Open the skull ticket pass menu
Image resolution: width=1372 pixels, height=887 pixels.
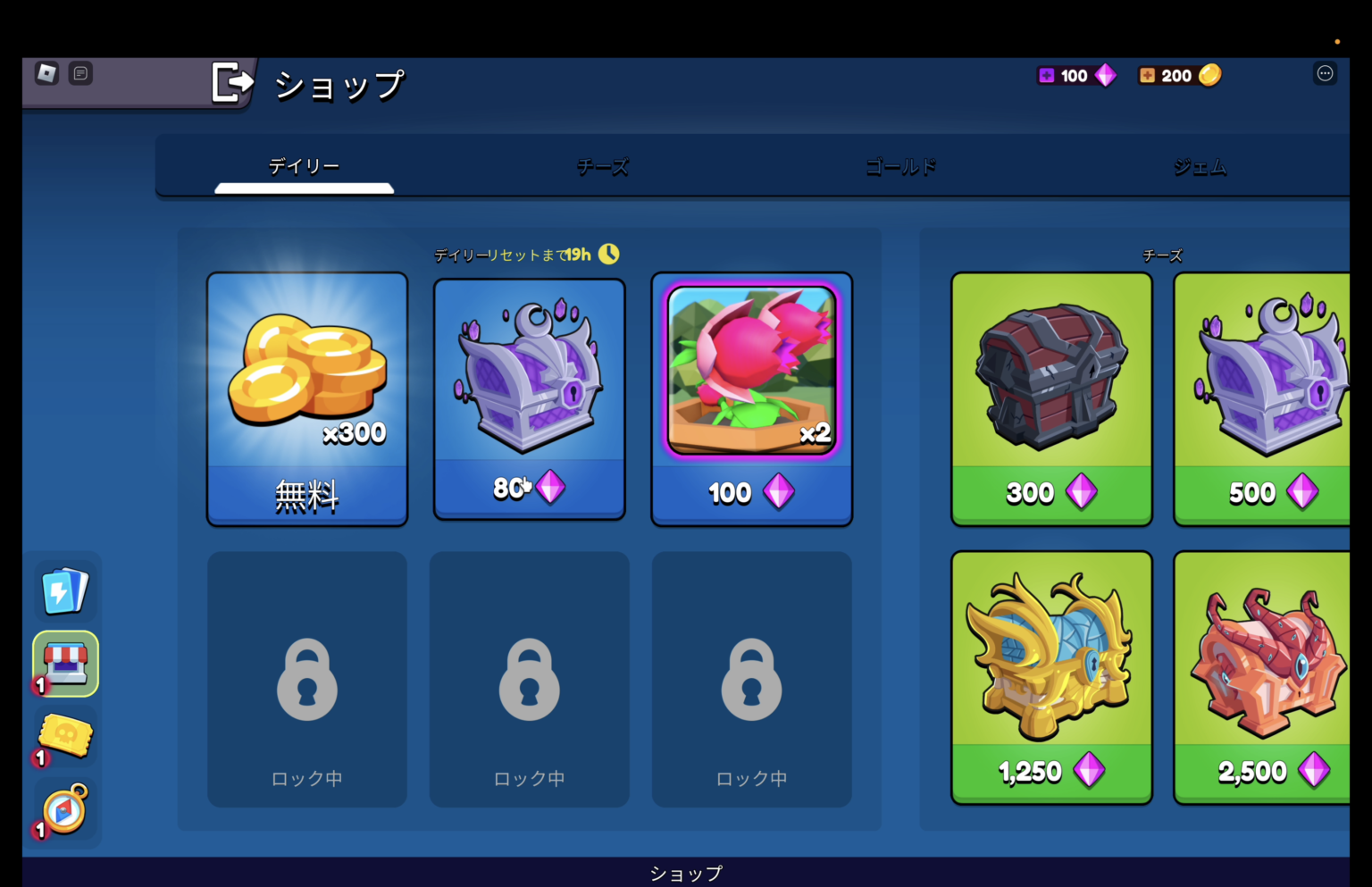[x=63, y=736]
